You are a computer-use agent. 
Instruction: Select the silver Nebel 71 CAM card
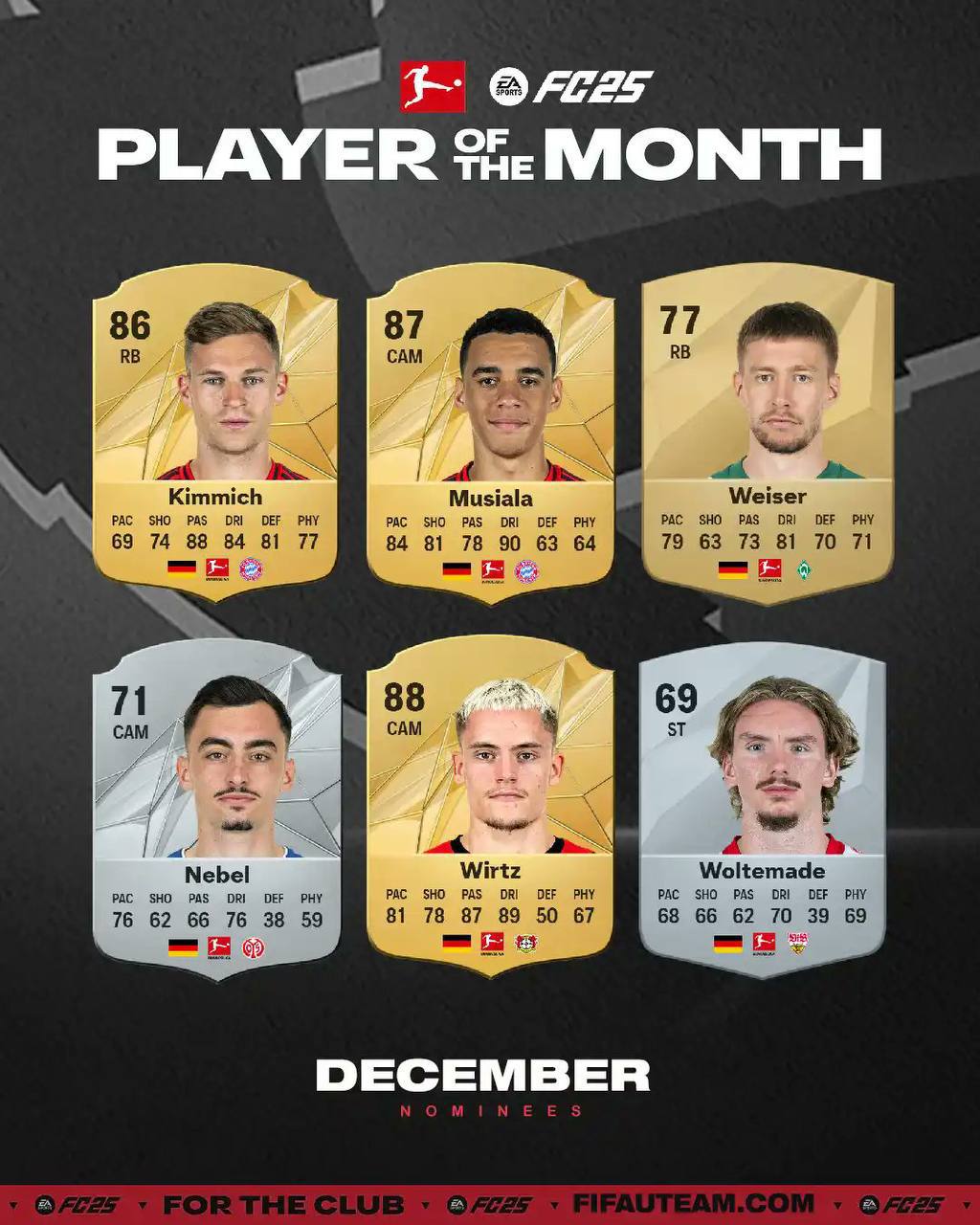tap(216, 809)
